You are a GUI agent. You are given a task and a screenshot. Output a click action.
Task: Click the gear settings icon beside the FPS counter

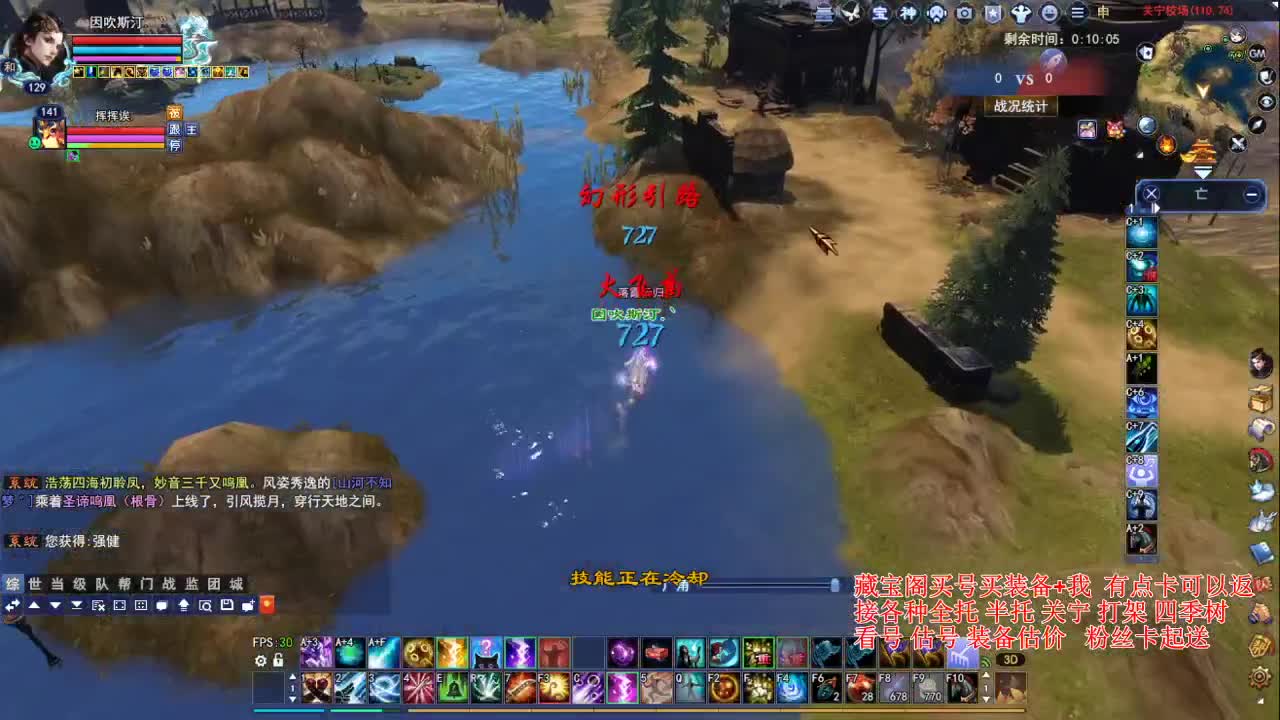(261, 660)
